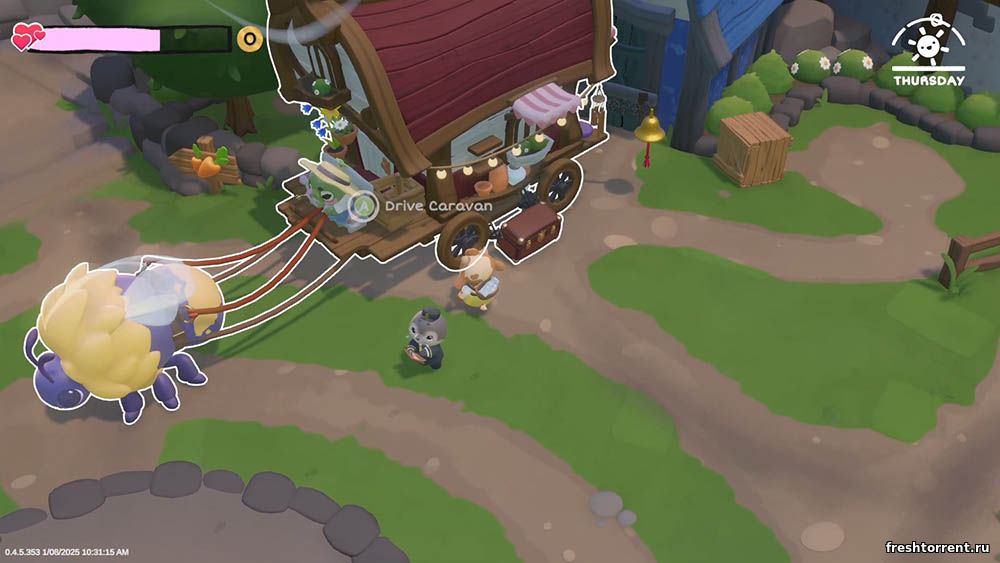1000x563 pixels.
Task: Select the gold coin currency icon
Action: (250, 39)
